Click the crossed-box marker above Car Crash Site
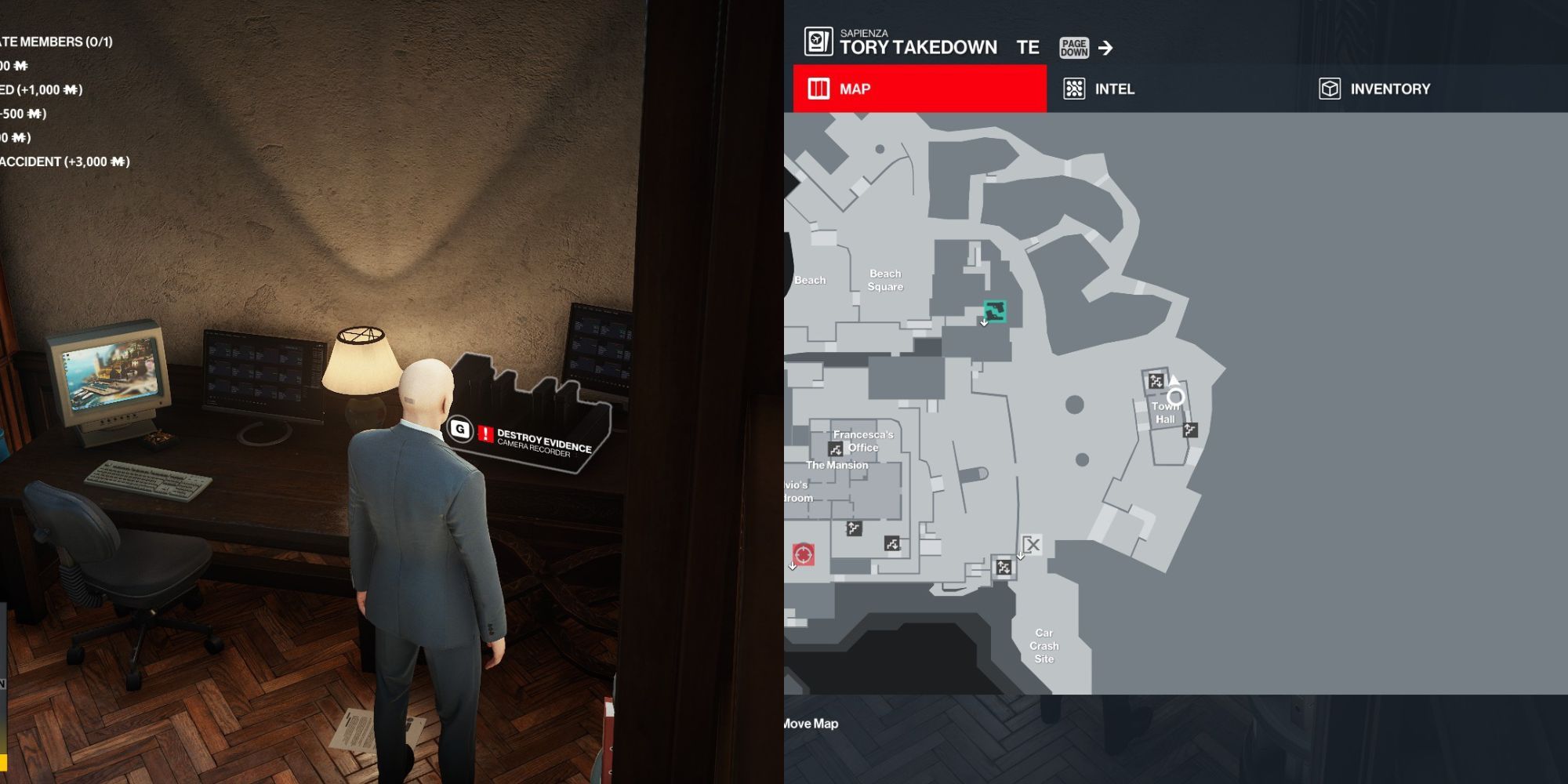Screen dimensions: 1568x784 click(1033, 544)
